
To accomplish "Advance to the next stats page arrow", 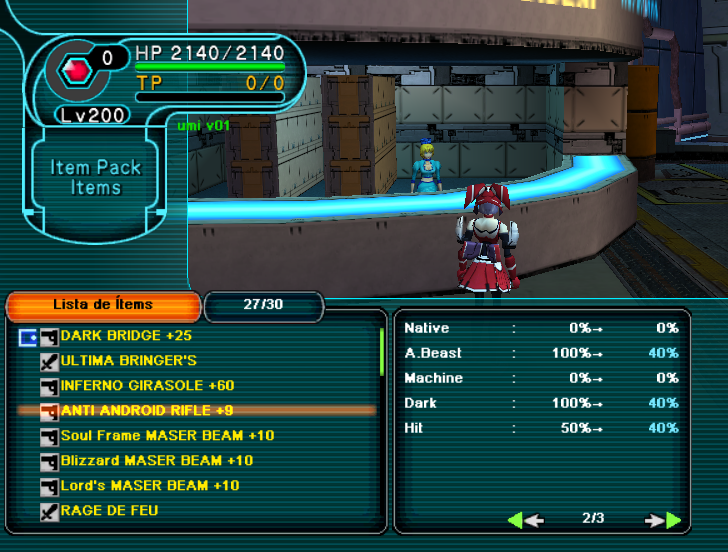I will click(x=663, y=519).
